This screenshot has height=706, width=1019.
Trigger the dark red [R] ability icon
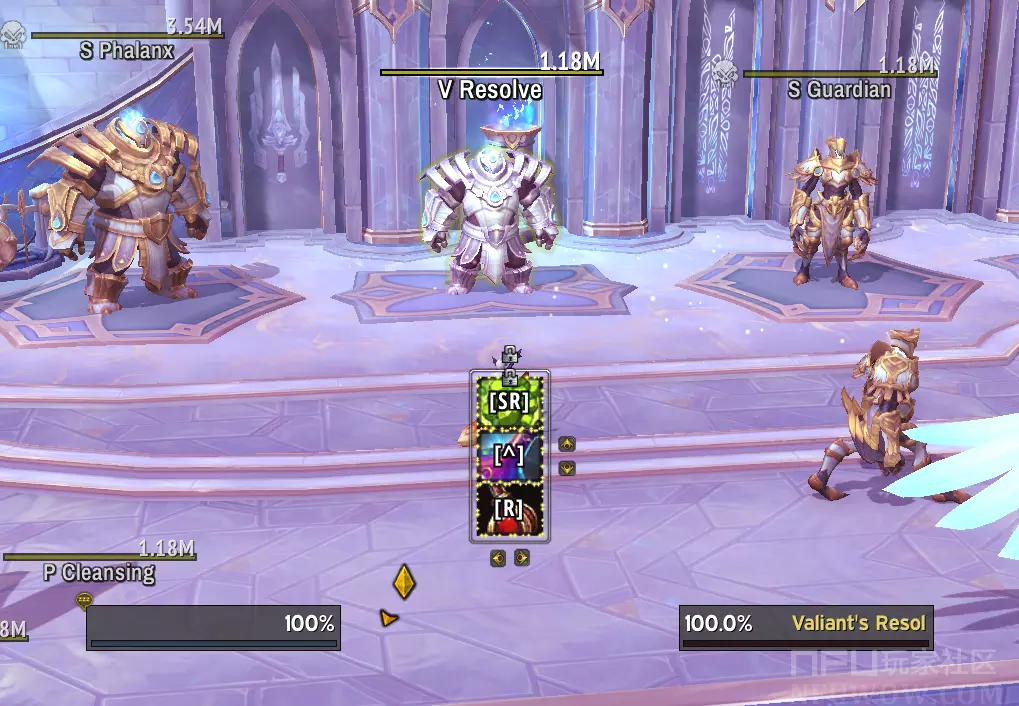point(509,509)
